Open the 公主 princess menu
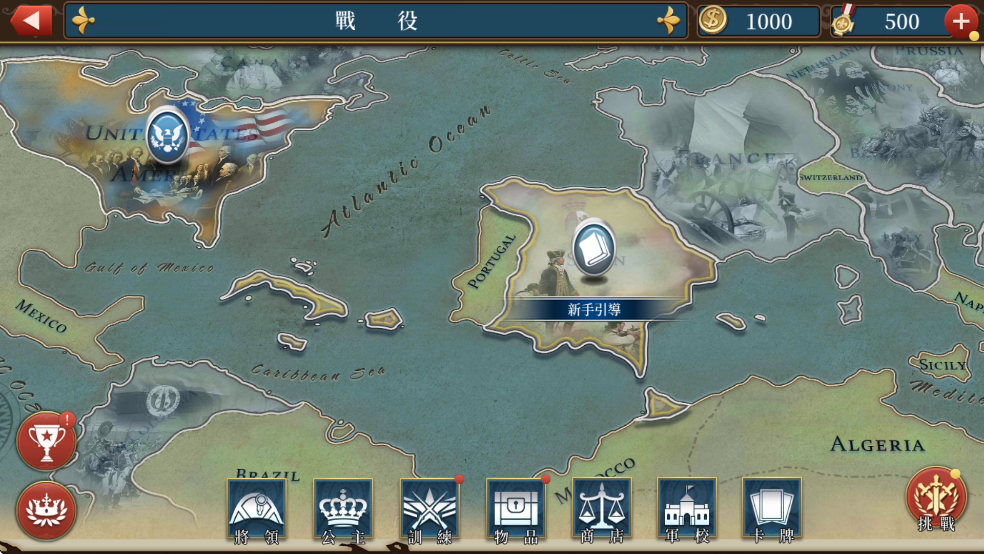 pyautogui.click(x=343, y=511)
